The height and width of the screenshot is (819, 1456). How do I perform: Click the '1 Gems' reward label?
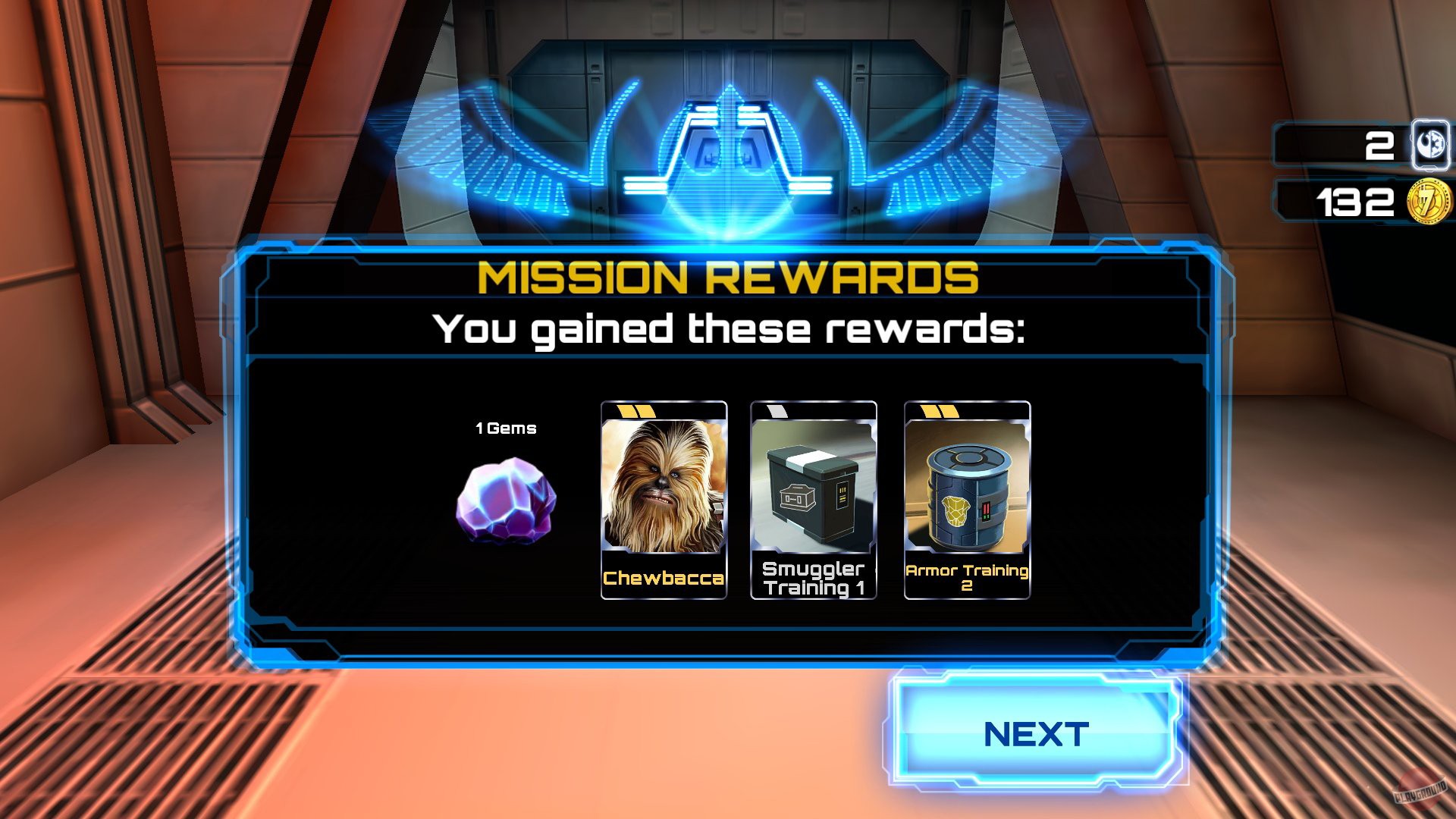[x=504, y=428]
